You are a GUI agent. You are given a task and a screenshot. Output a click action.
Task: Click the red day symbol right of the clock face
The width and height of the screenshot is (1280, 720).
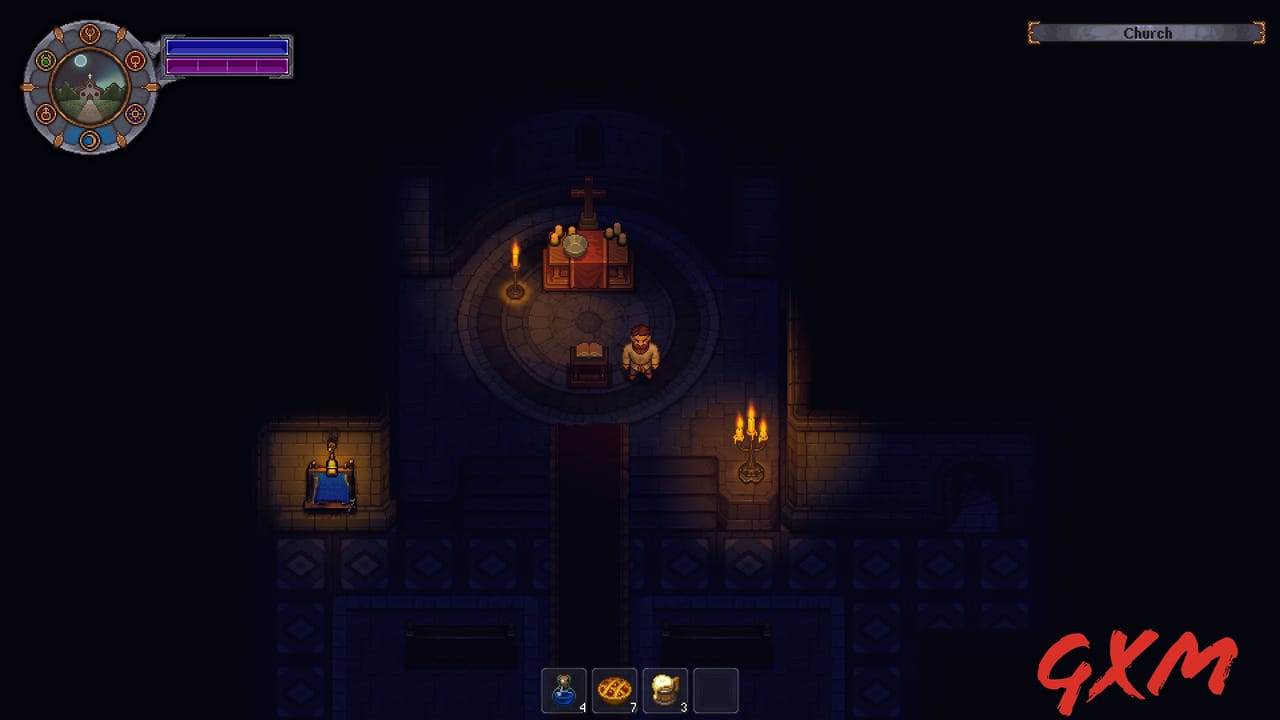(x=135, y=60)
